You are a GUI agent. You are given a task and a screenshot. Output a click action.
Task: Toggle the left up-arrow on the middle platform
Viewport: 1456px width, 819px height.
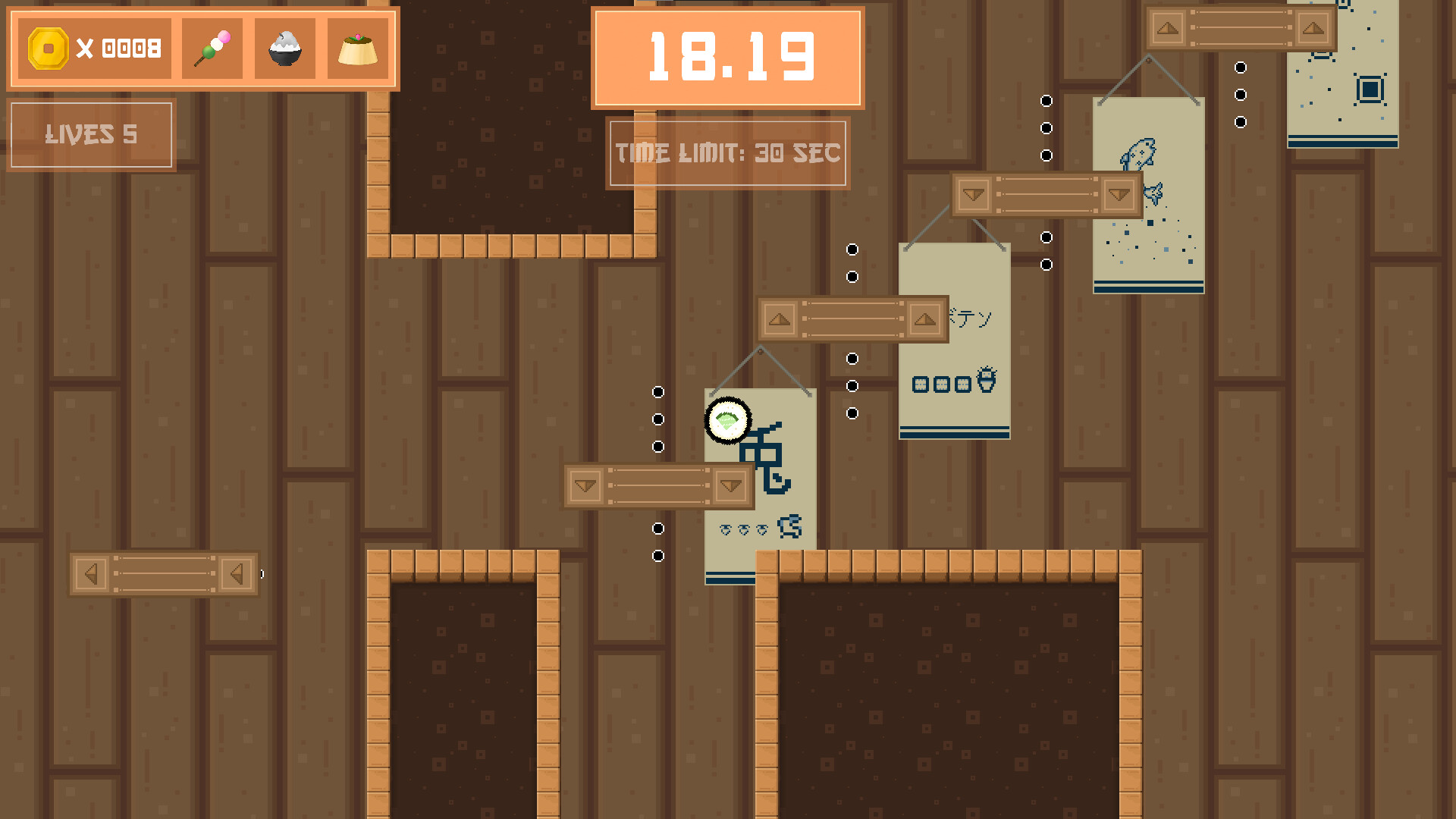point(778,319)
